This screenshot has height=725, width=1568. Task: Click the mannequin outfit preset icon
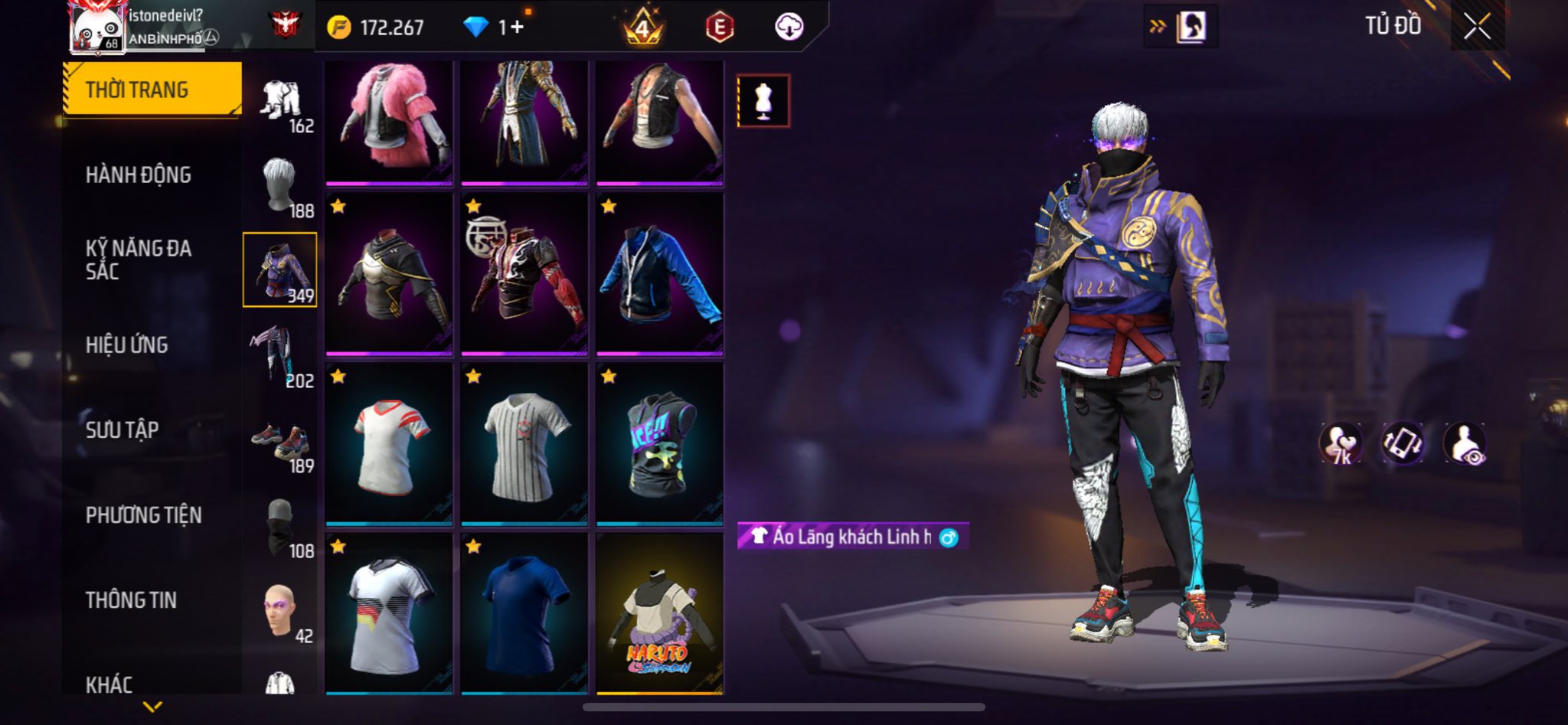pyautogui.click(x=763, y=101)
